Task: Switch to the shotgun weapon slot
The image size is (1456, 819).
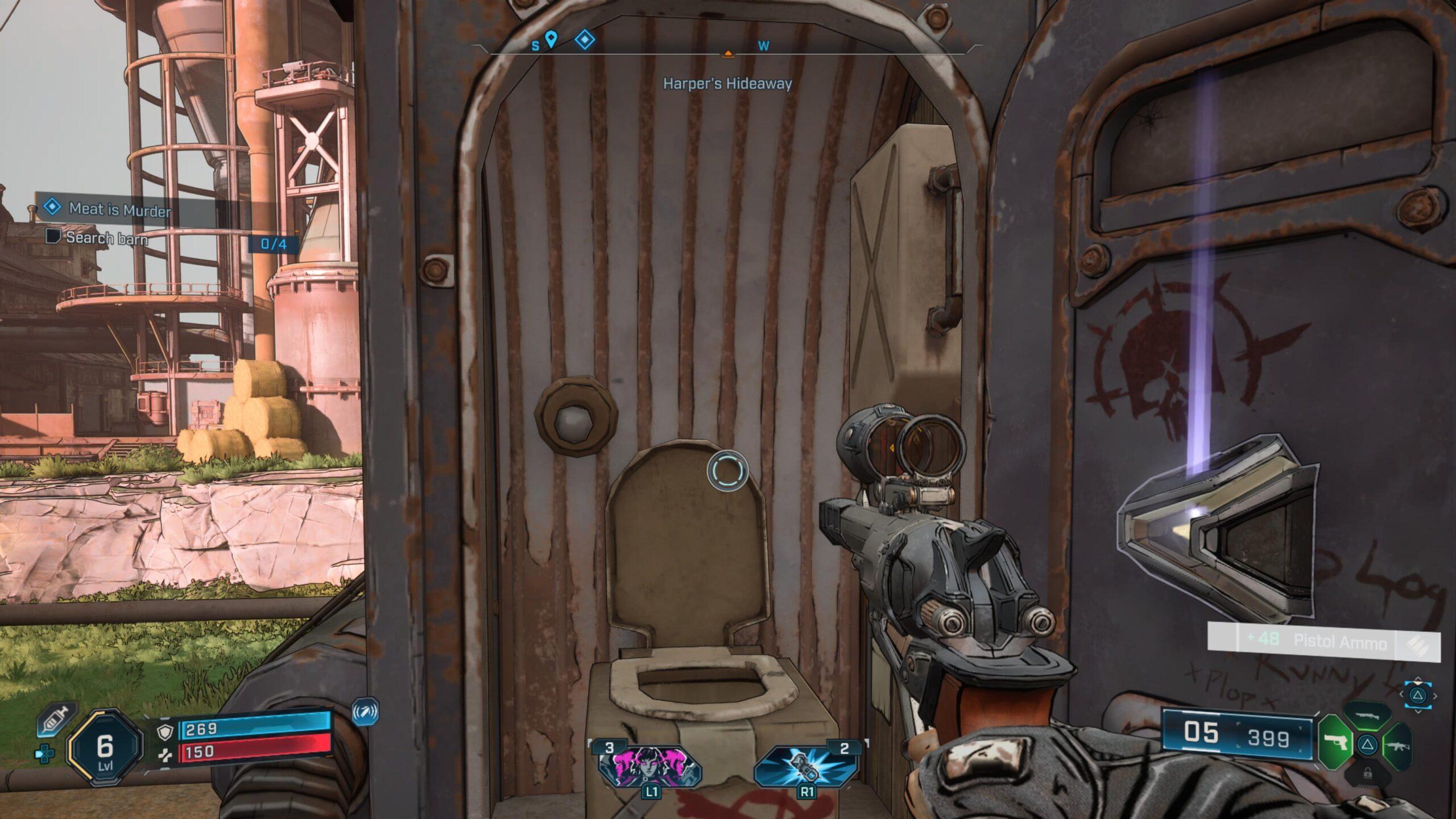Action: (1368, 715)
